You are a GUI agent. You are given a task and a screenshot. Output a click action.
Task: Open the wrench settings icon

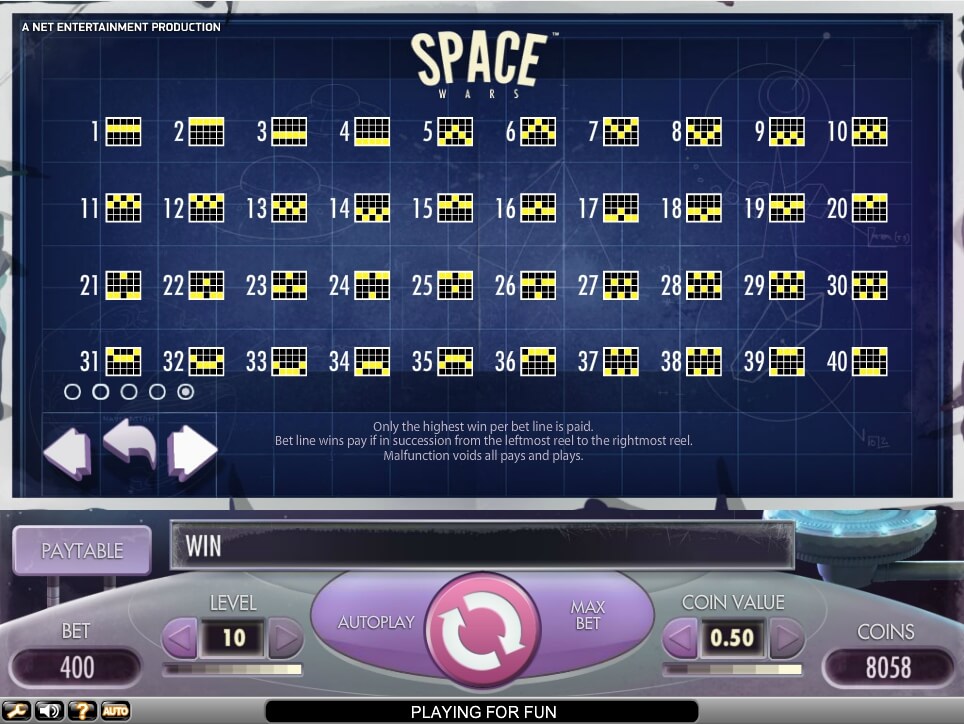pyautogui.click(x=17, y=711)
